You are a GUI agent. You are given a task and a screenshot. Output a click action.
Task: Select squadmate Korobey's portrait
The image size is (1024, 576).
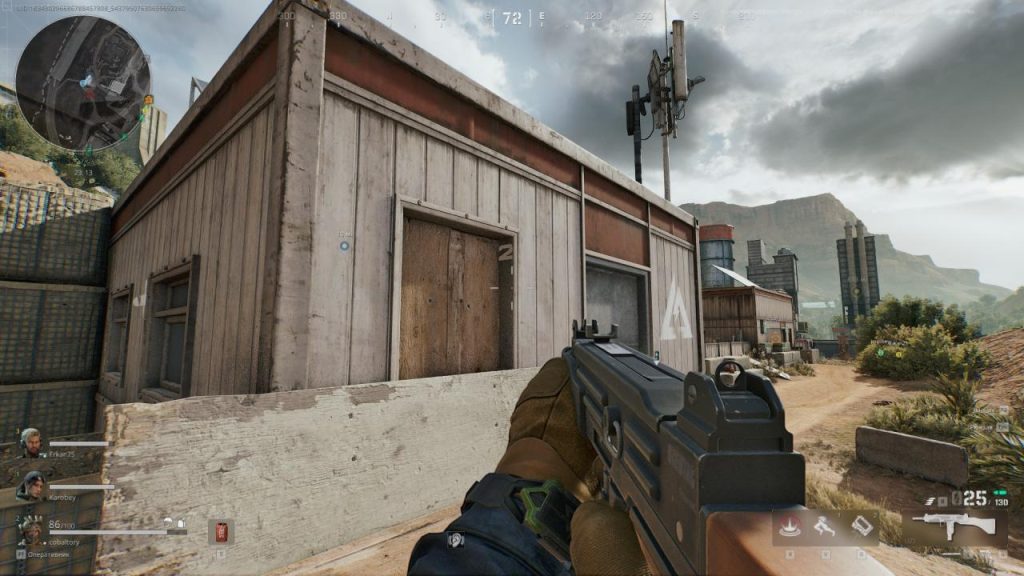(30, 485)
